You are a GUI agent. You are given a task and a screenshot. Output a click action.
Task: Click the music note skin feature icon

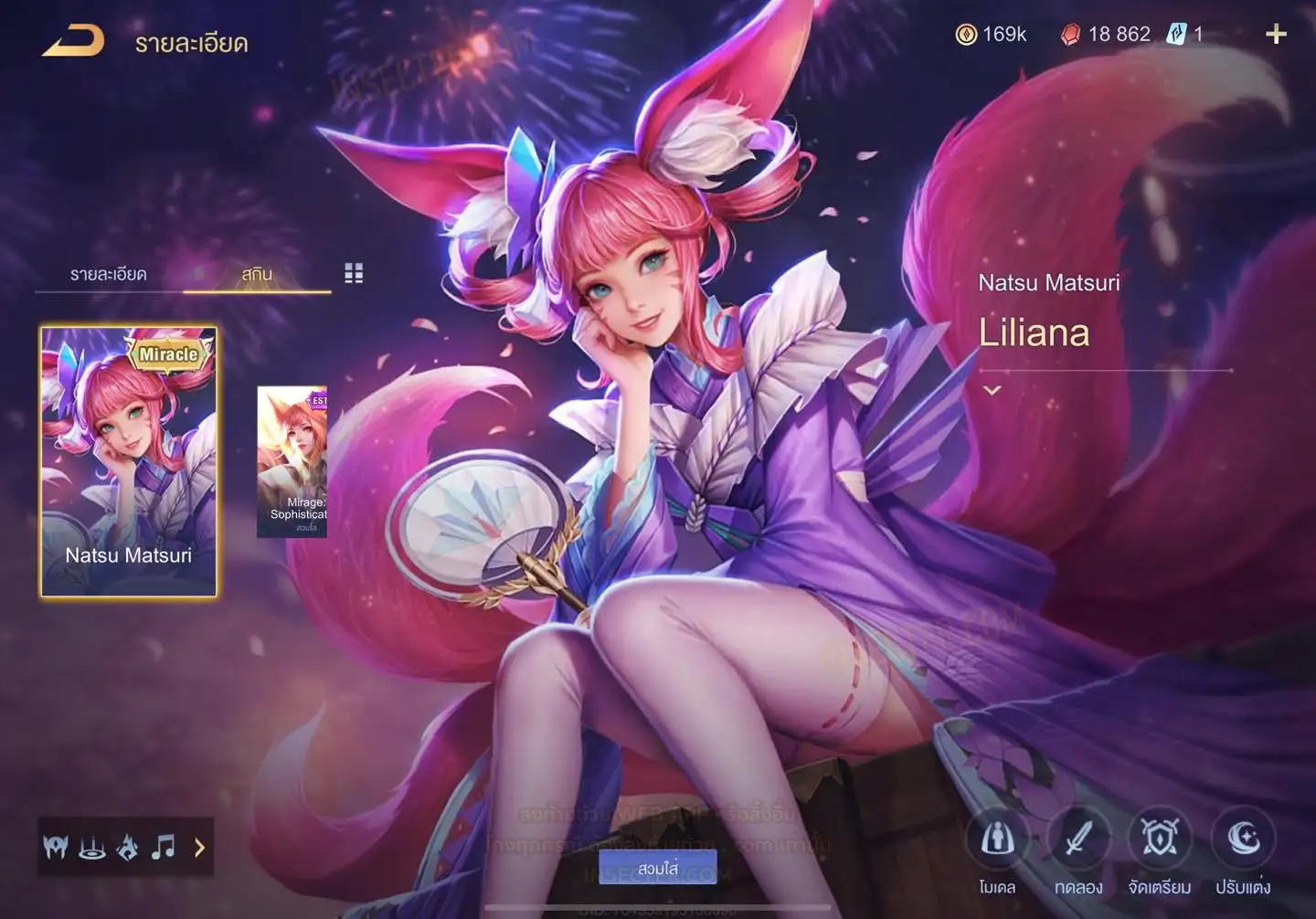(163, 848)
